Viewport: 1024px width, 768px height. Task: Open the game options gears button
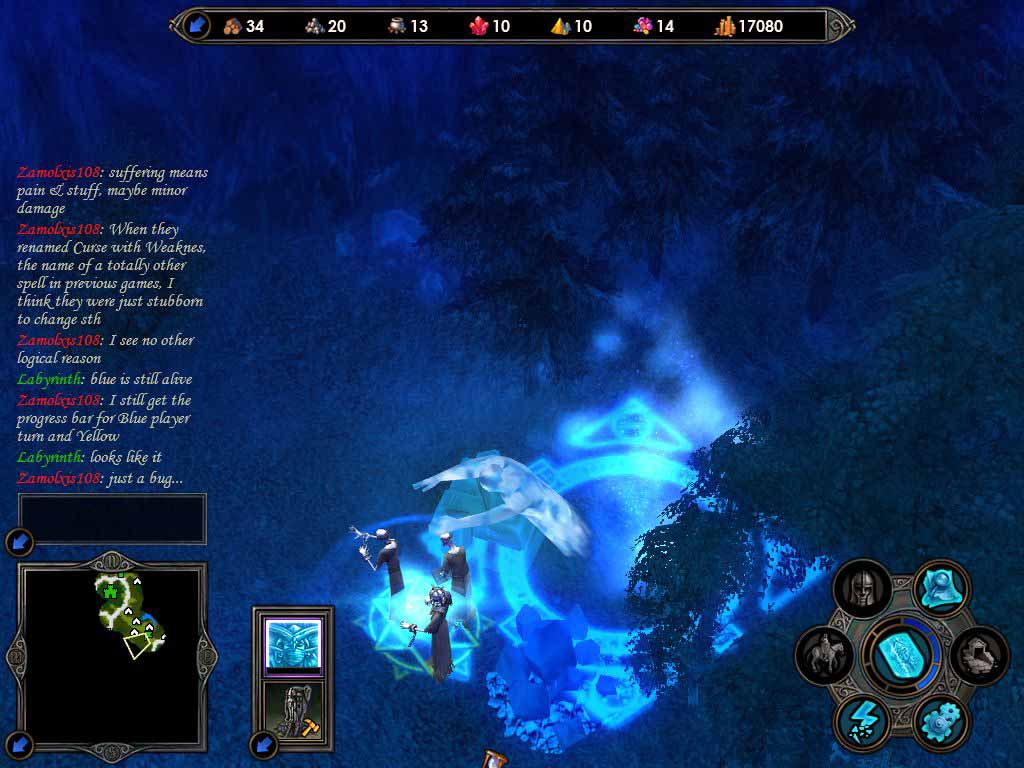(x=941, y=722)
